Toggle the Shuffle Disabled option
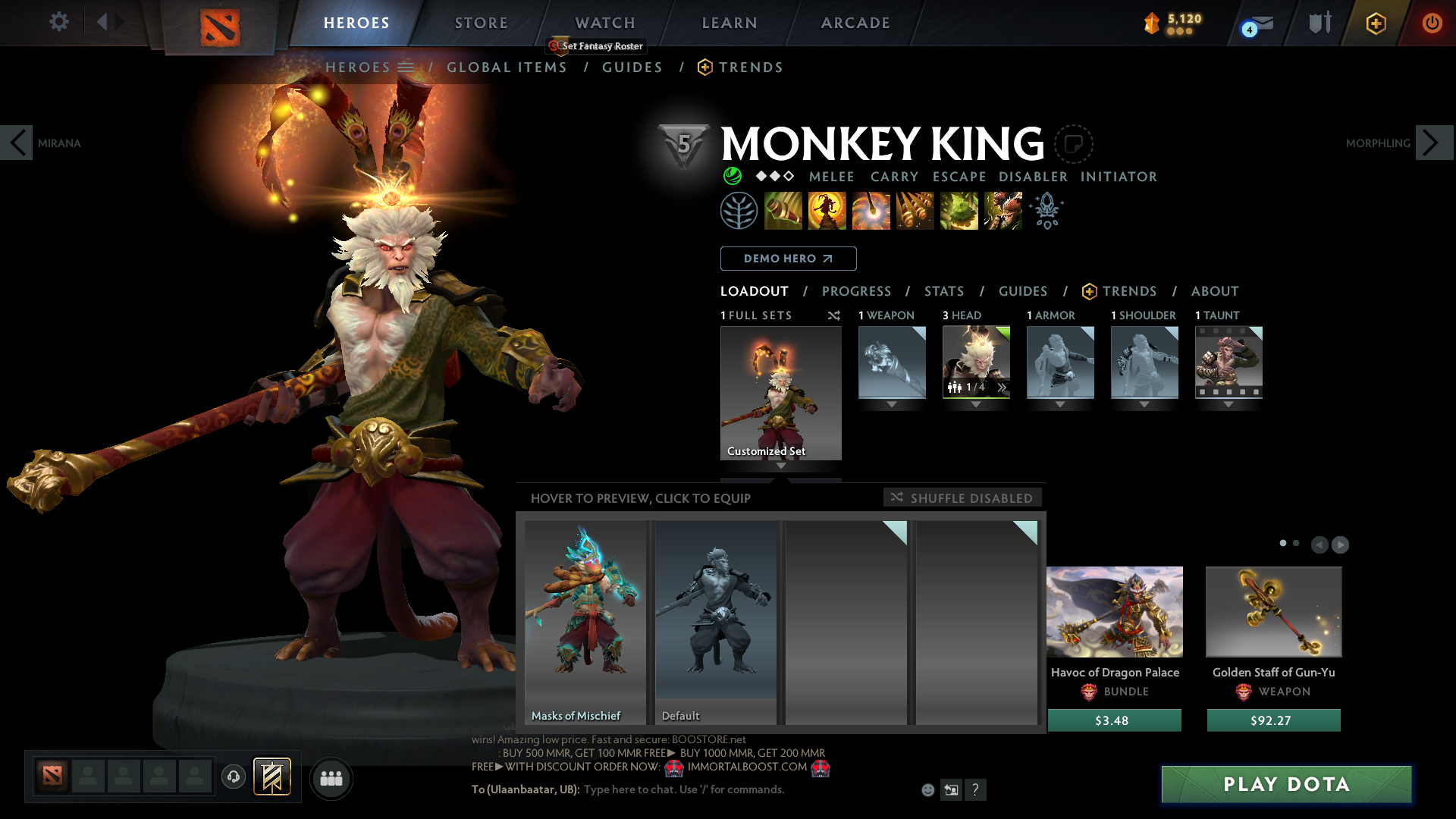Screen dimensions: 1456x819 coord(962,497)
